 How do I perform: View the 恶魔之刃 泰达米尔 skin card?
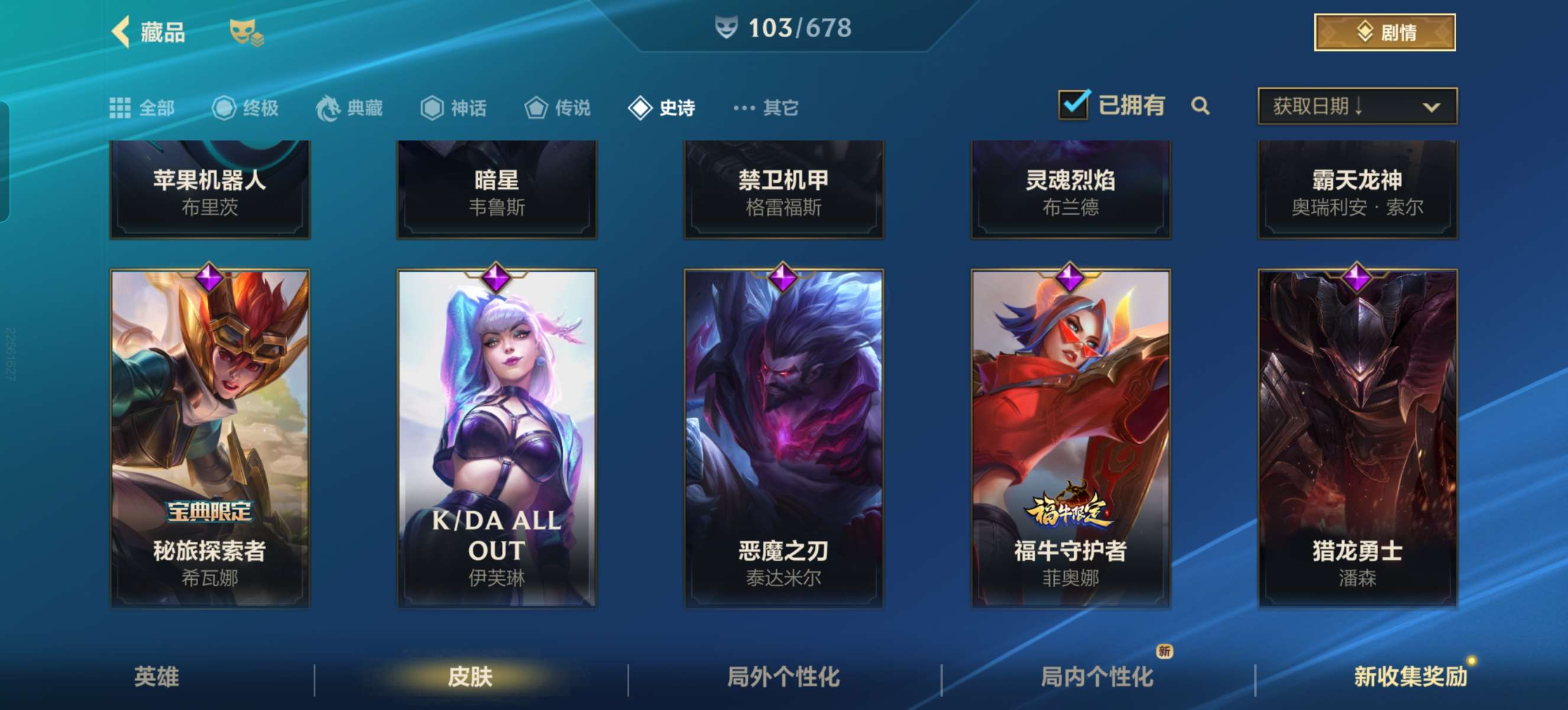pos(783,438)
